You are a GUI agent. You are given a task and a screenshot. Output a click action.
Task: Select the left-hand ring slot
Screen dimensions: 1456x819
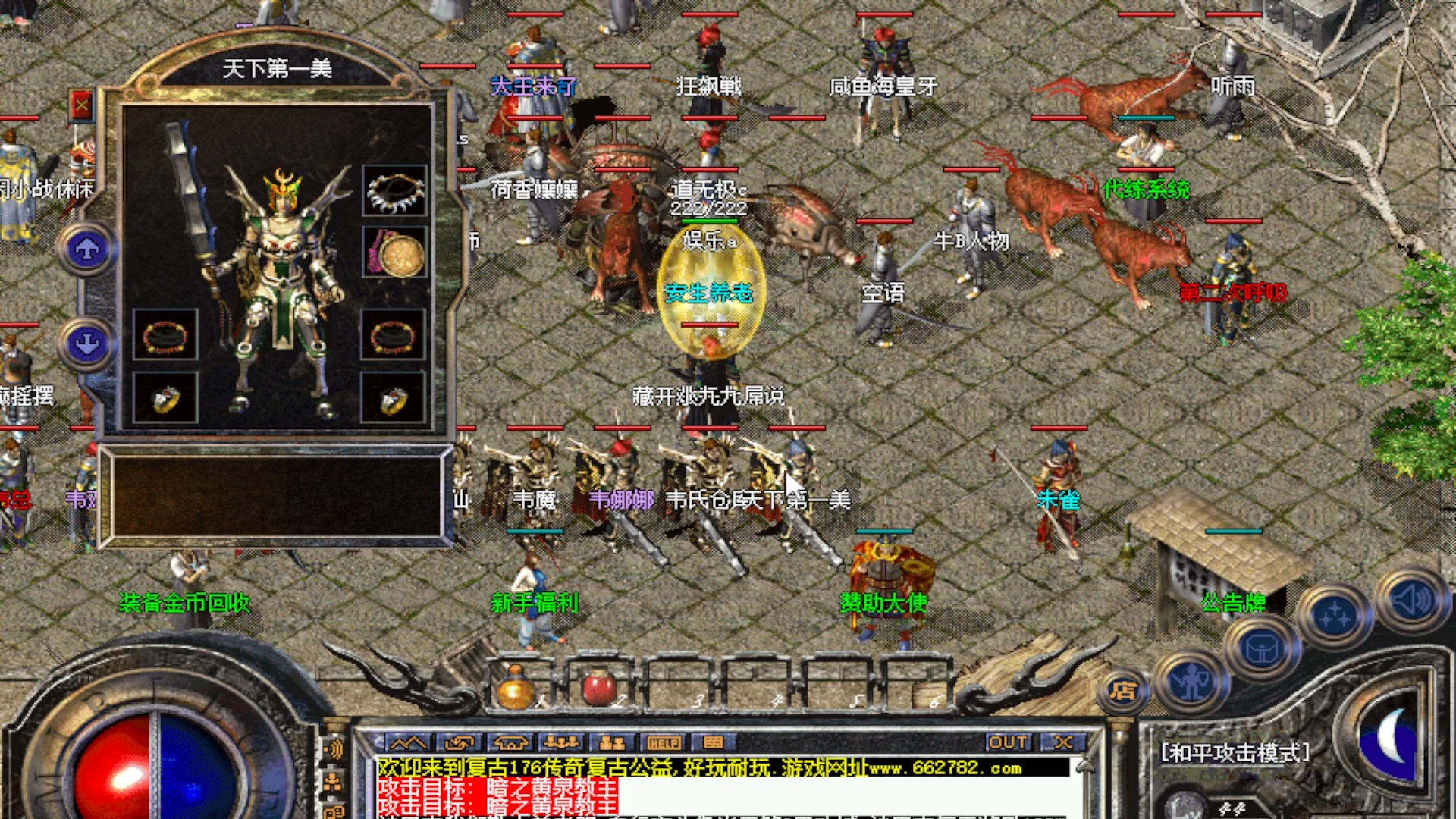pos(165,397)
